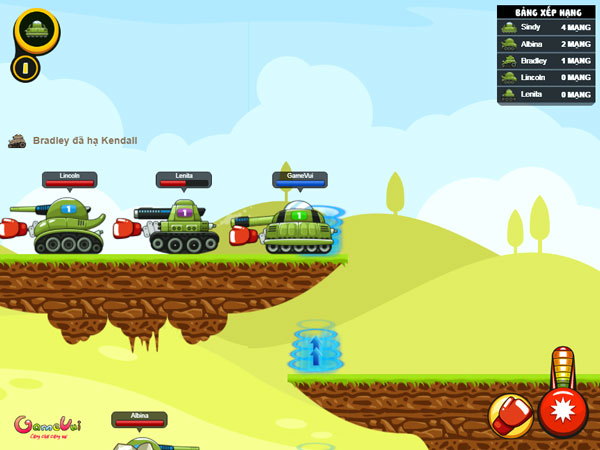Pick Lincoln's leaderboard row
600x450 pixels.
[x=546, y=78]
